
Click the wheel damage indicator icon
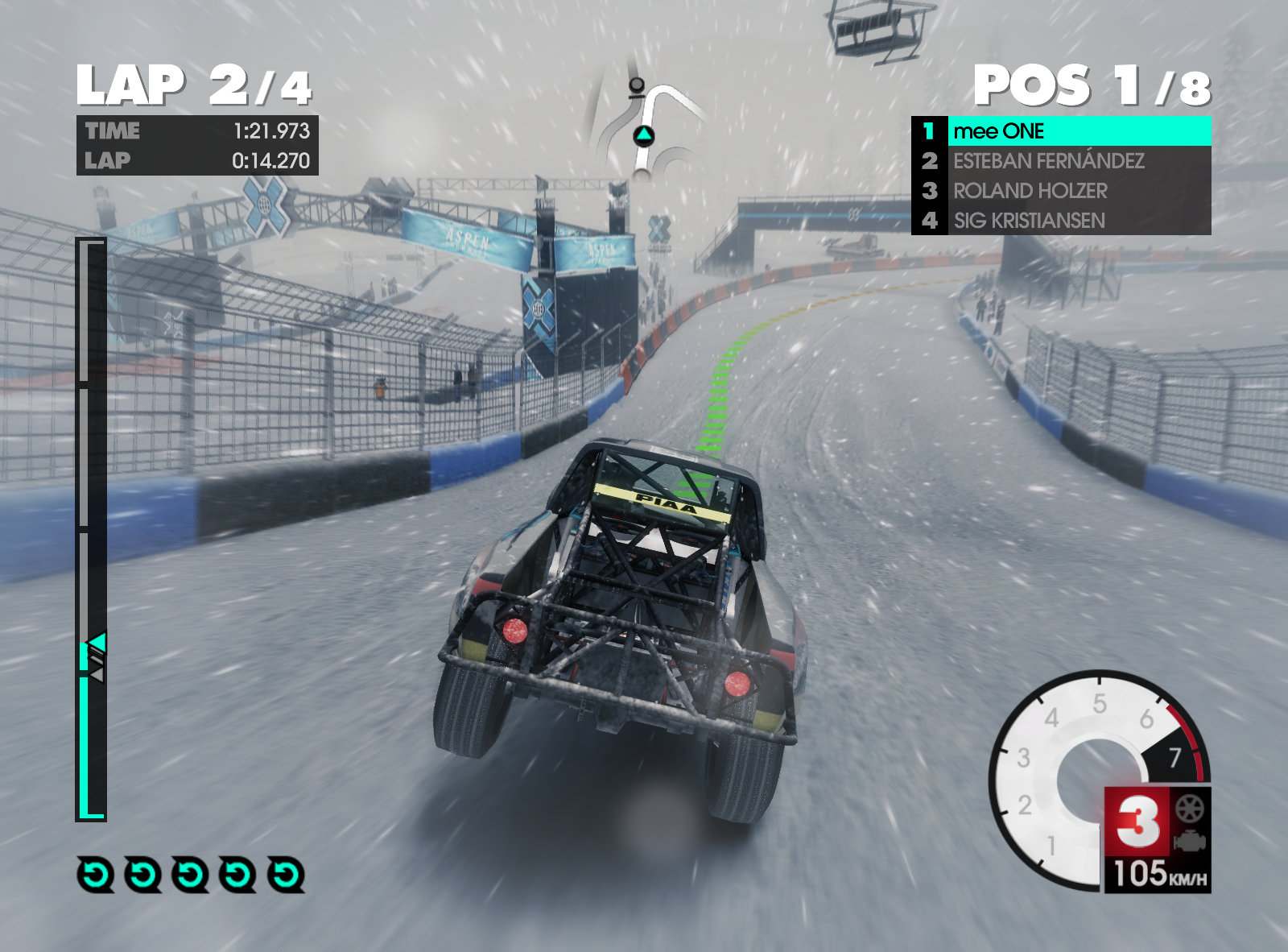click(x=1189, y=809)
